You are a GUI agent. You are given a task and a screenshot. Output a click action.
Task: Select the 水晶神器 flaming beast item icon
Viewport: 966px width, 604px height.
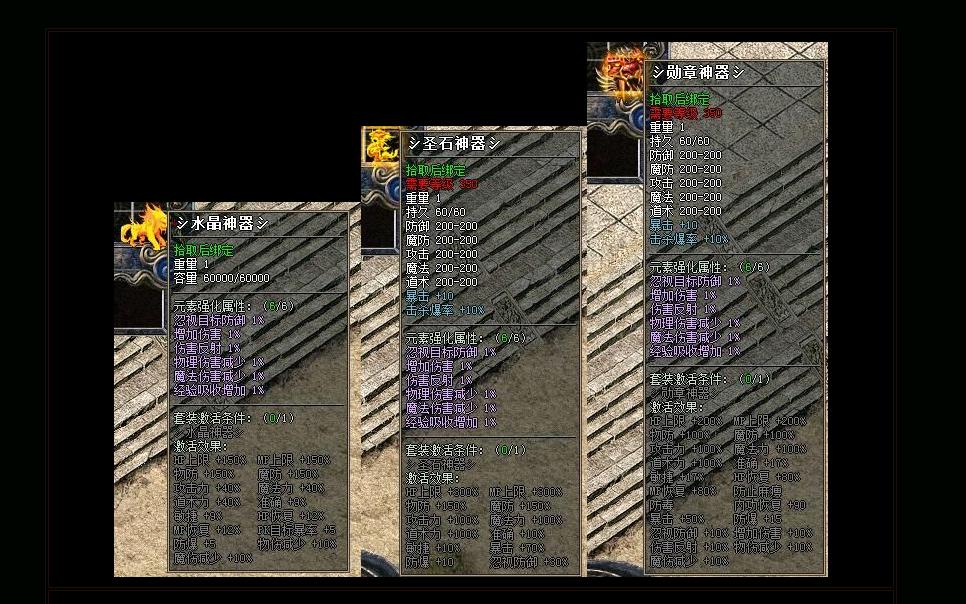pos(141,227)
